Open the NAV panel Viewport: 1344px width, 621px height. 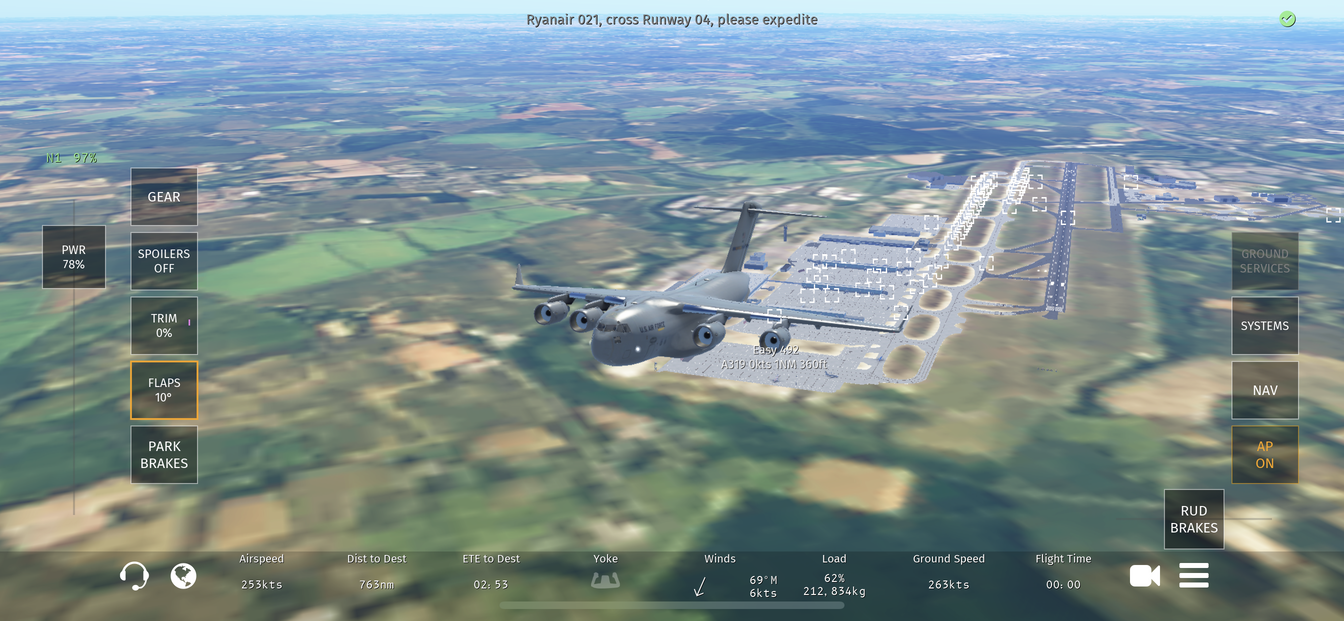click(x=1265, y=390)
